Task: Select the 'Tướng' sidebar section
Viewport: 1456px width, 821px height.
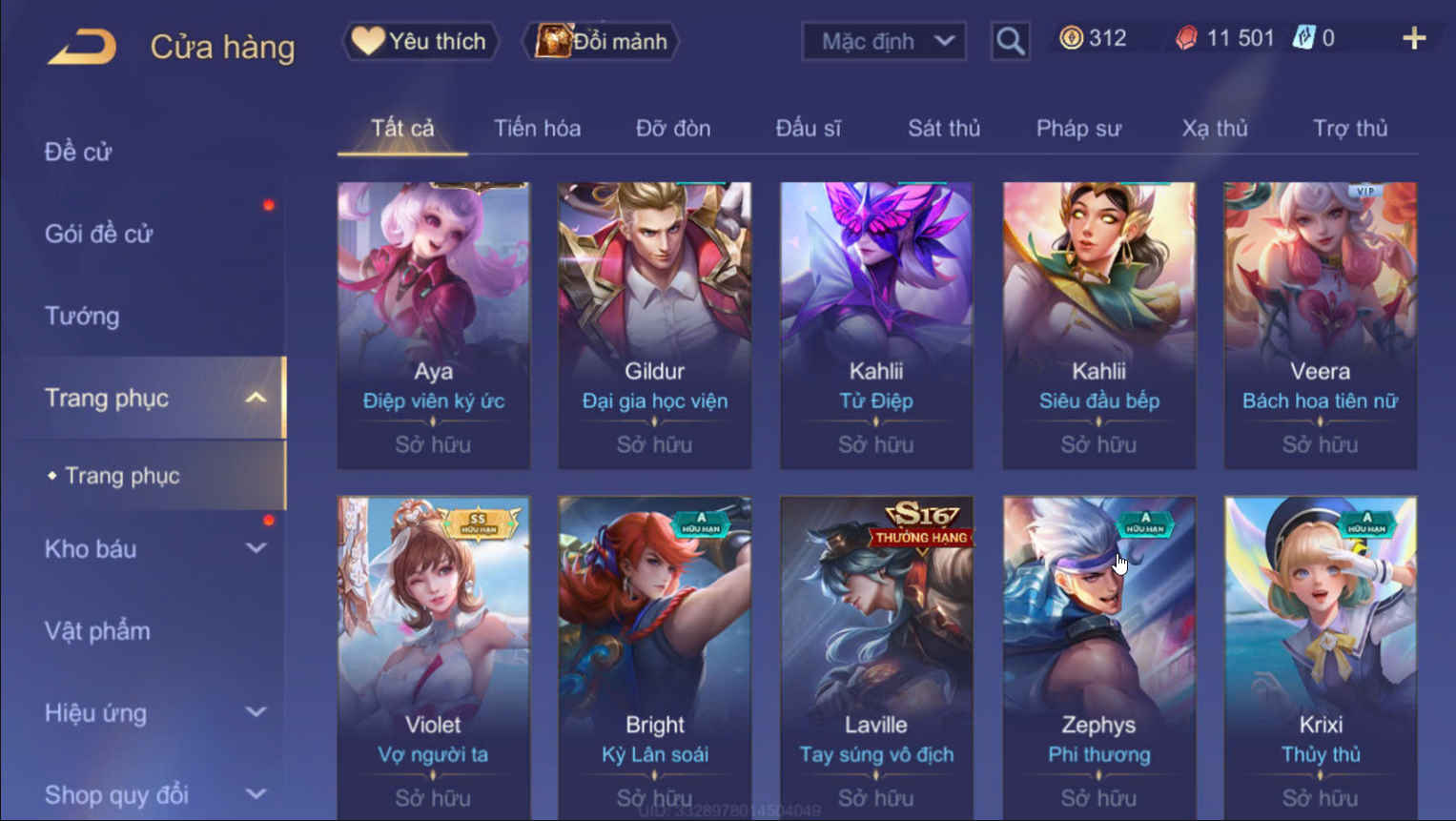Action: pyautogui.click(x=81, y=316)
